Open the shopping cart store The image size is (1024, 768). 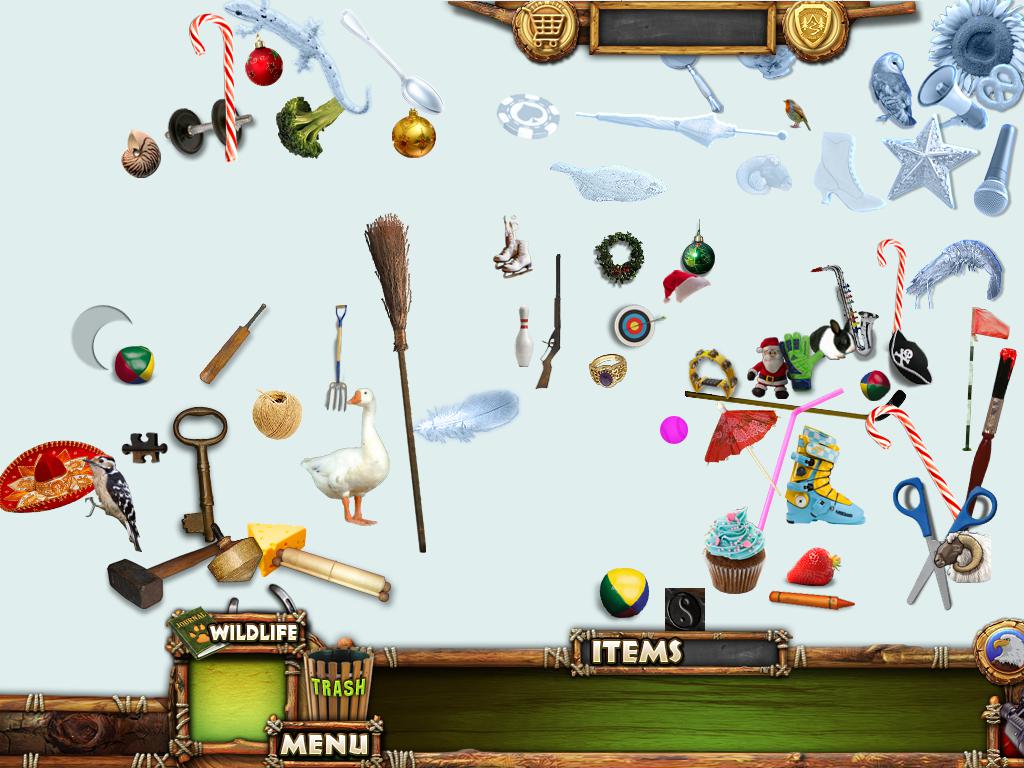pos(545,28)
